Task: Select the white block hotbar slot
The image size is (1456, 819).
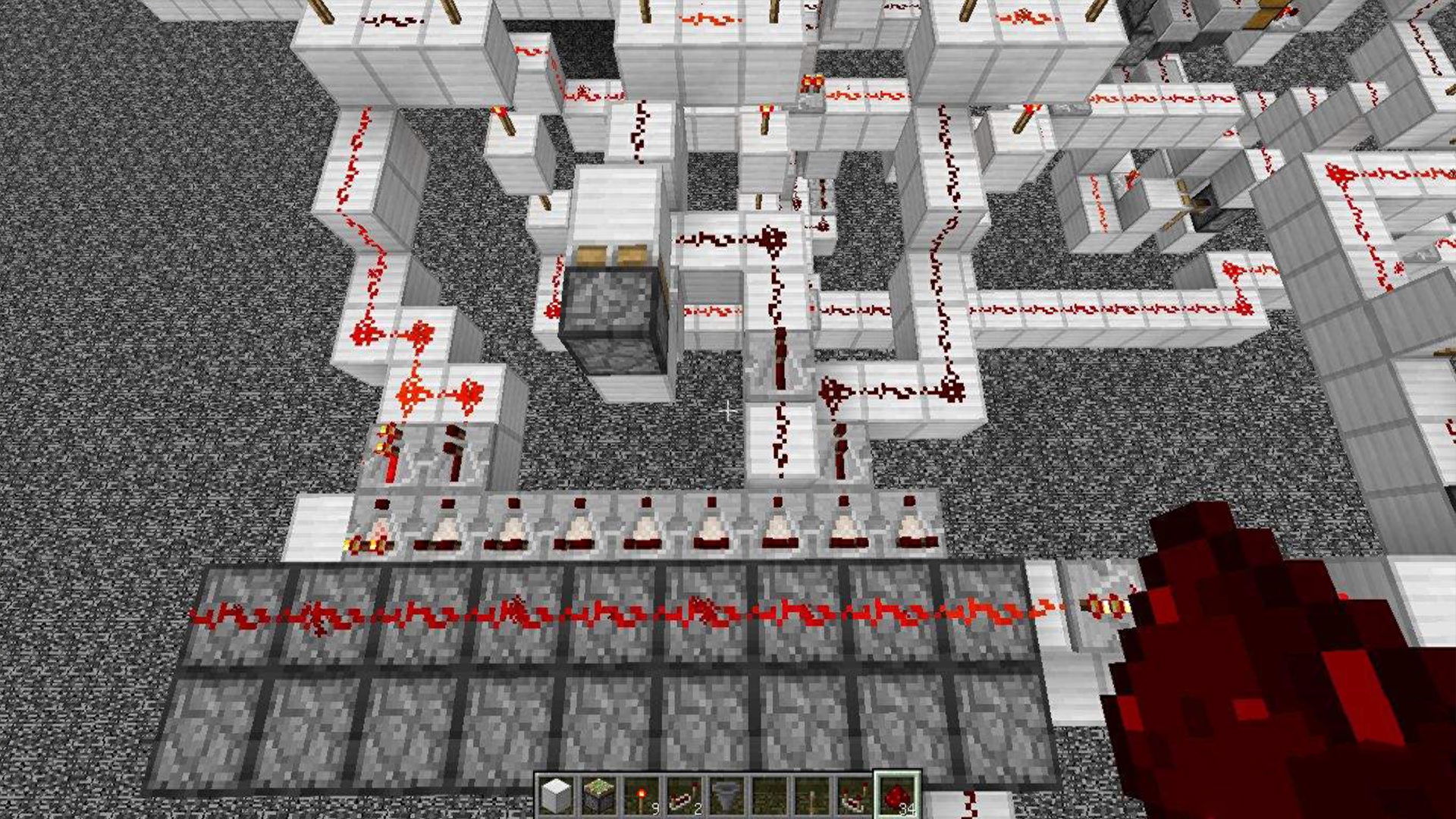Action: 556,796
